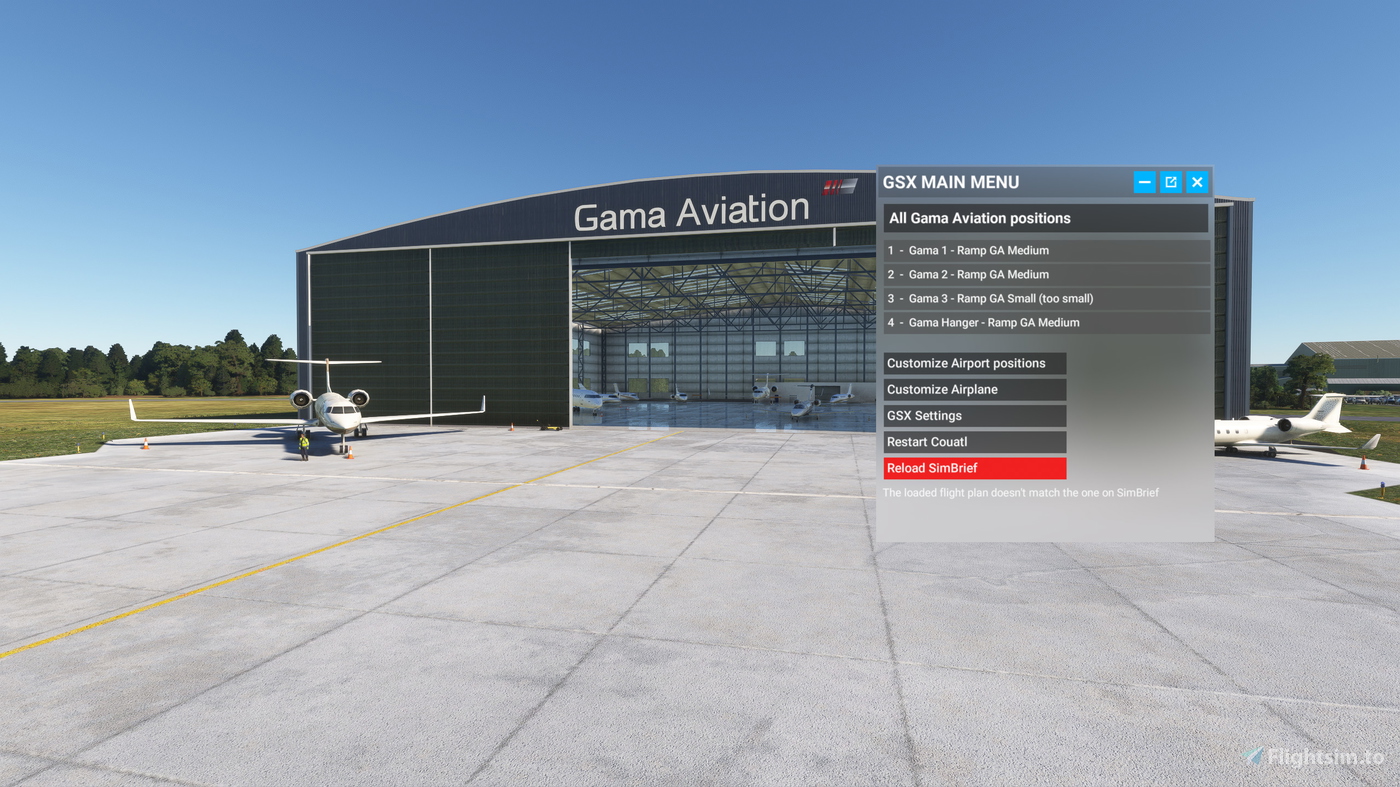Click the blue dash icon in the GSX titlebar
1400x787 pixels.
[1144, 181]
